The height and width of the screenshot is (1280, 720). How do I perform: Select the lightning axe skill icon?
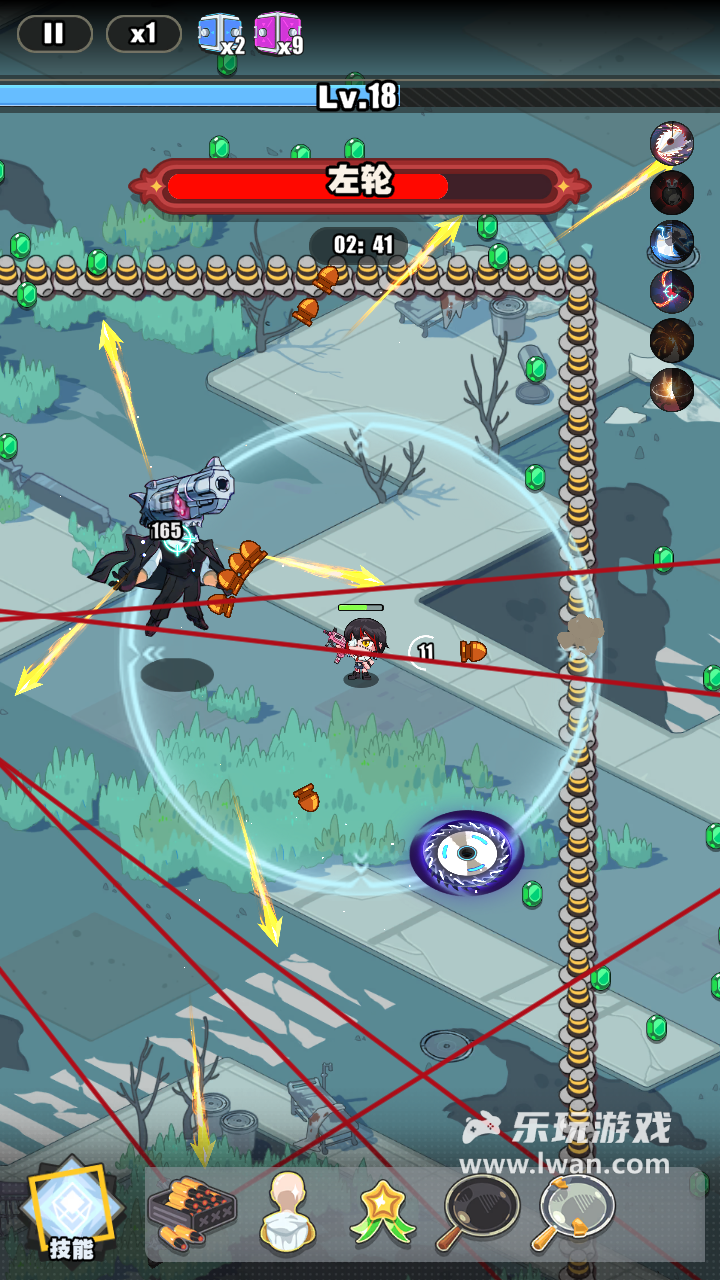click(x=672, y=242)
